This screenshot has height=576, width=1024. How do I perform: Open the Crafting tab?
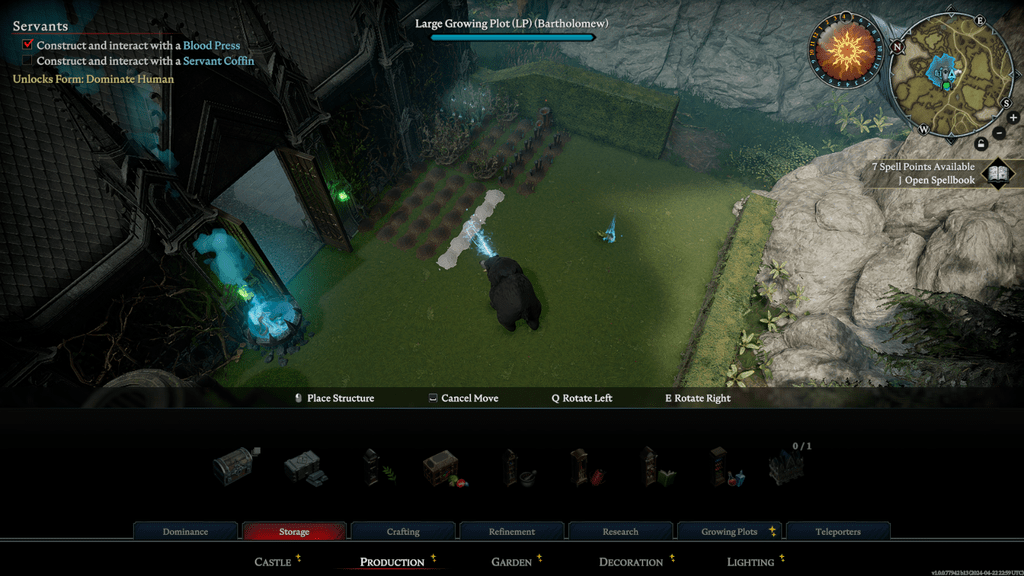tap(403, 531)
